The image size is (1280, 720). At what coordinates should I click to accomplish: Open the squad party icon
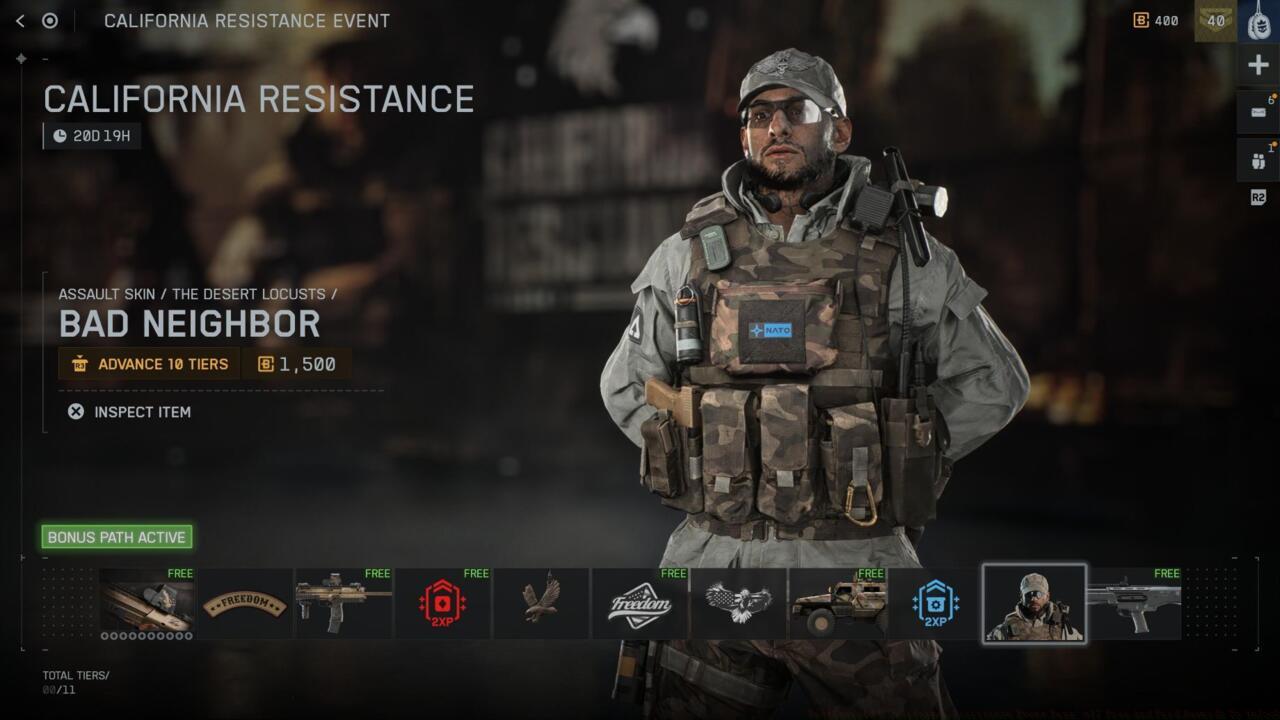[x=1258, y=160]
